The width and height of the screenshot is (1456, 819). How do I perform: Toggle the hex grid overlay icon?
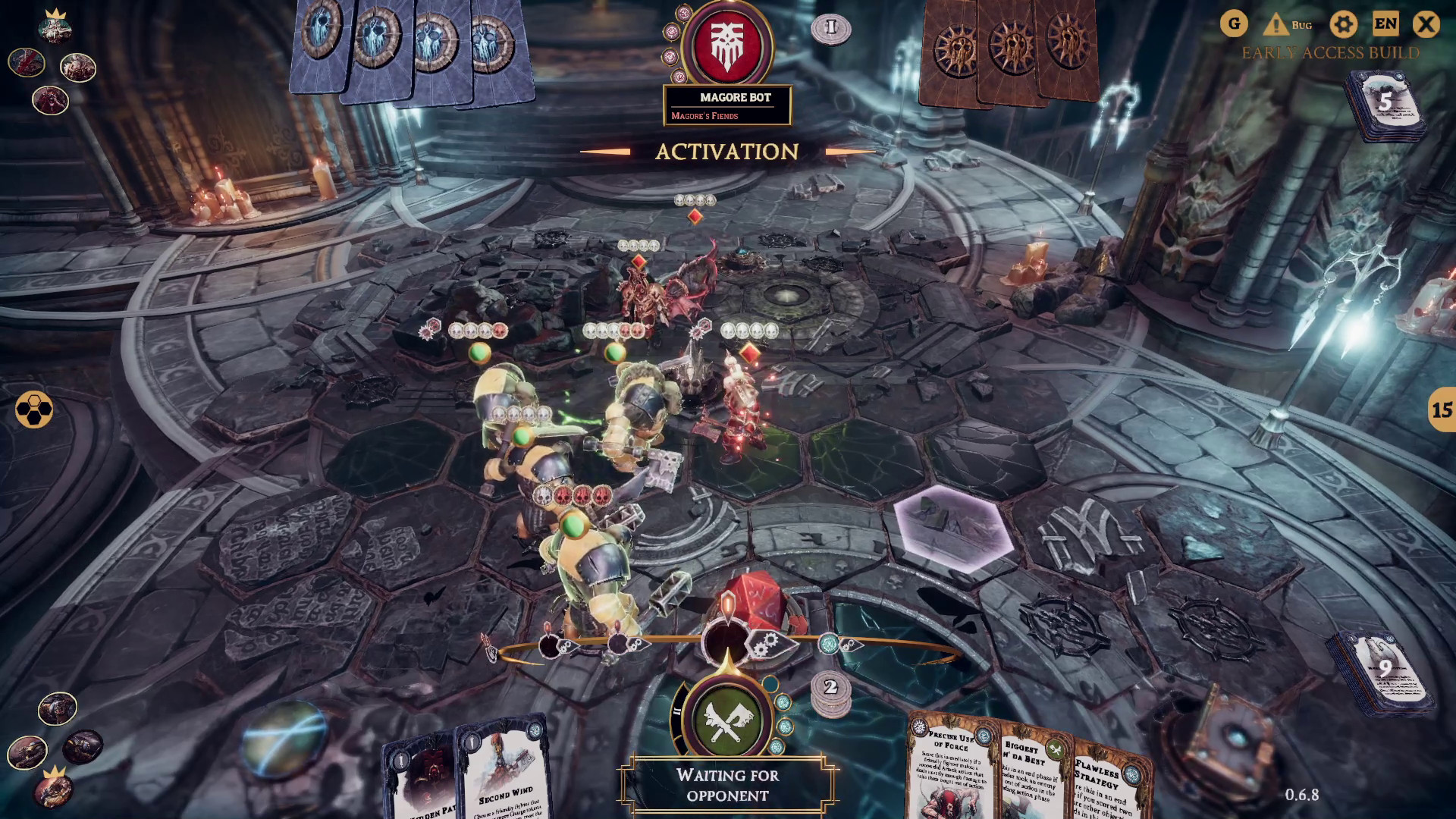pyautogui.click(x=34, y=410)
